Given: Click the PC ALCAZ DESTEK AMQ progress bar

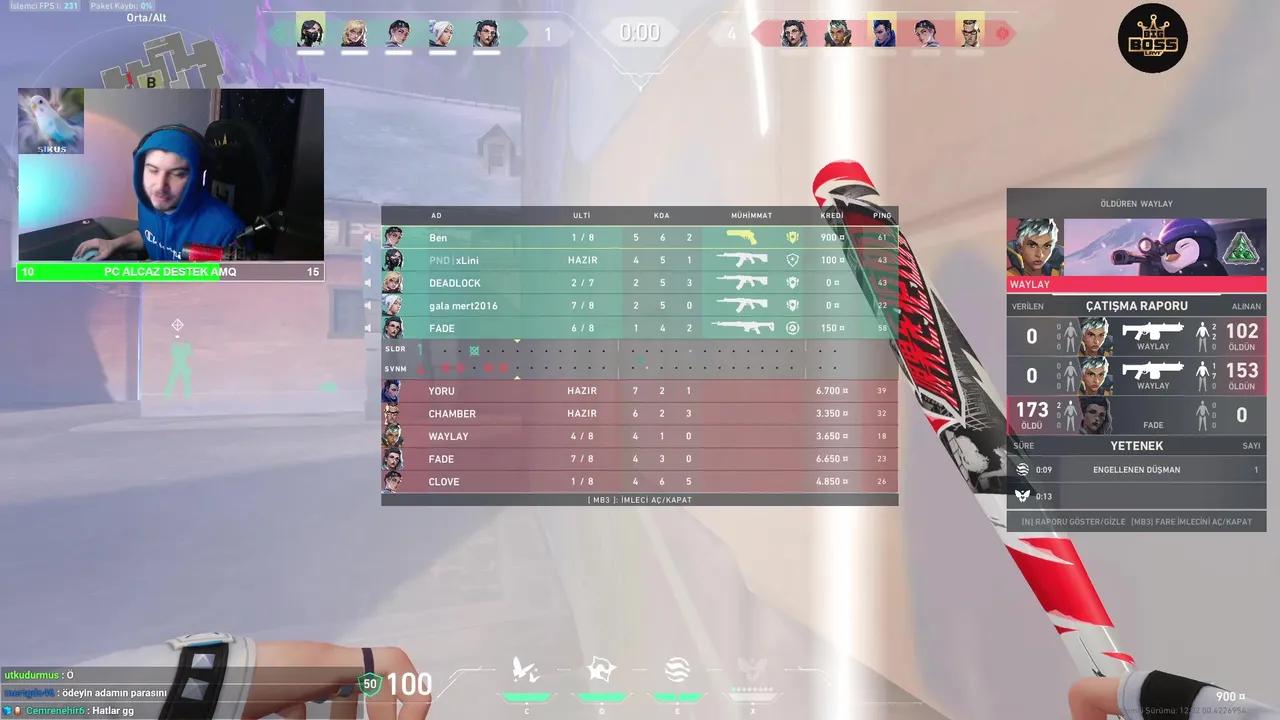Looking at the screenshot, I should (x=168, y=271).
